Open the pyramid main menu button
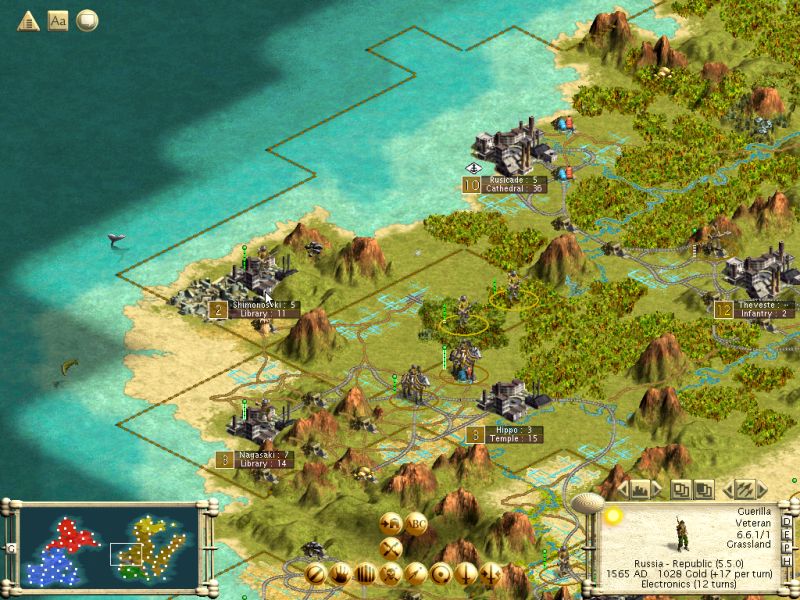The image size is (800, 600). point(28,20)
